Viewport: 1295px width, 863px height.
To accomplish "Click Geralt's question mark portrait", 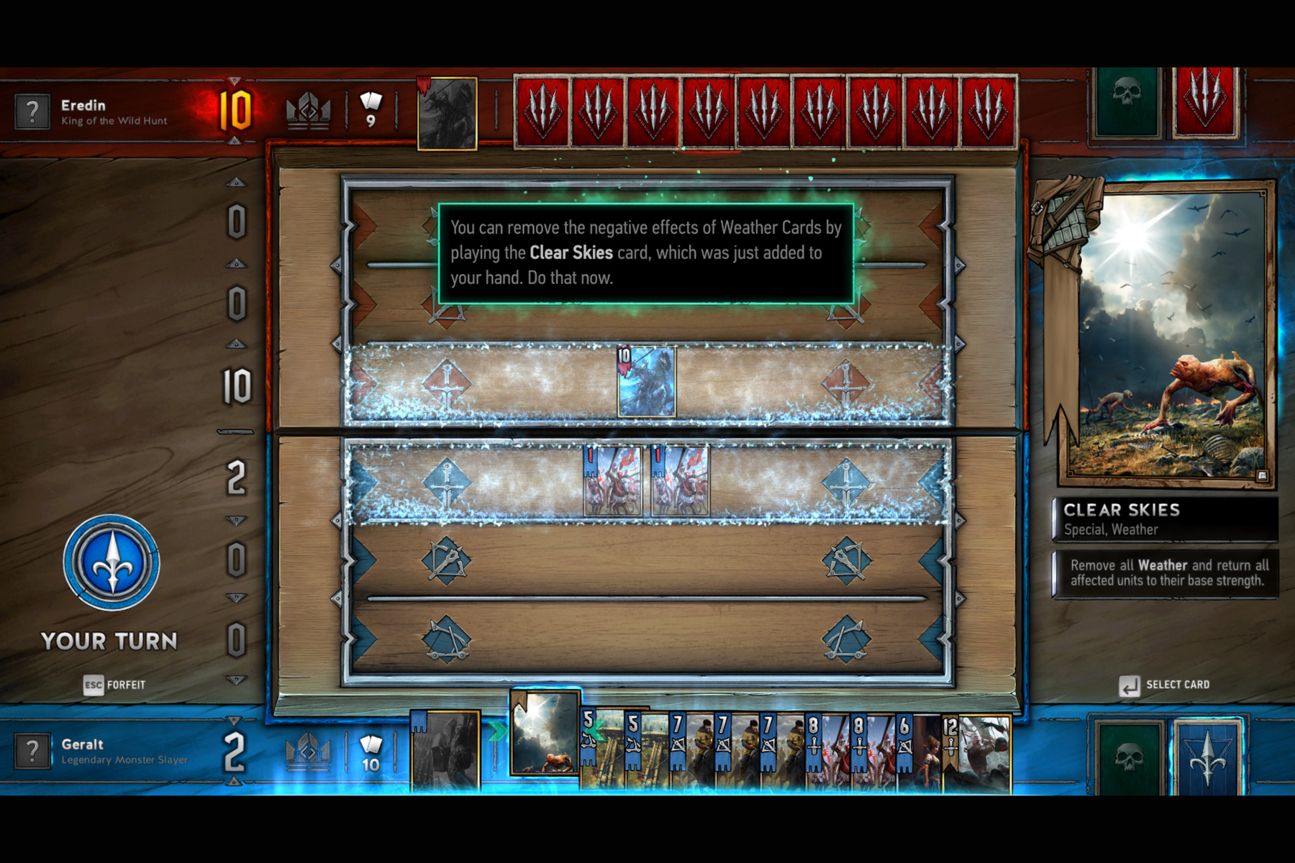I will pyautogui.click(x=32, y=751).
